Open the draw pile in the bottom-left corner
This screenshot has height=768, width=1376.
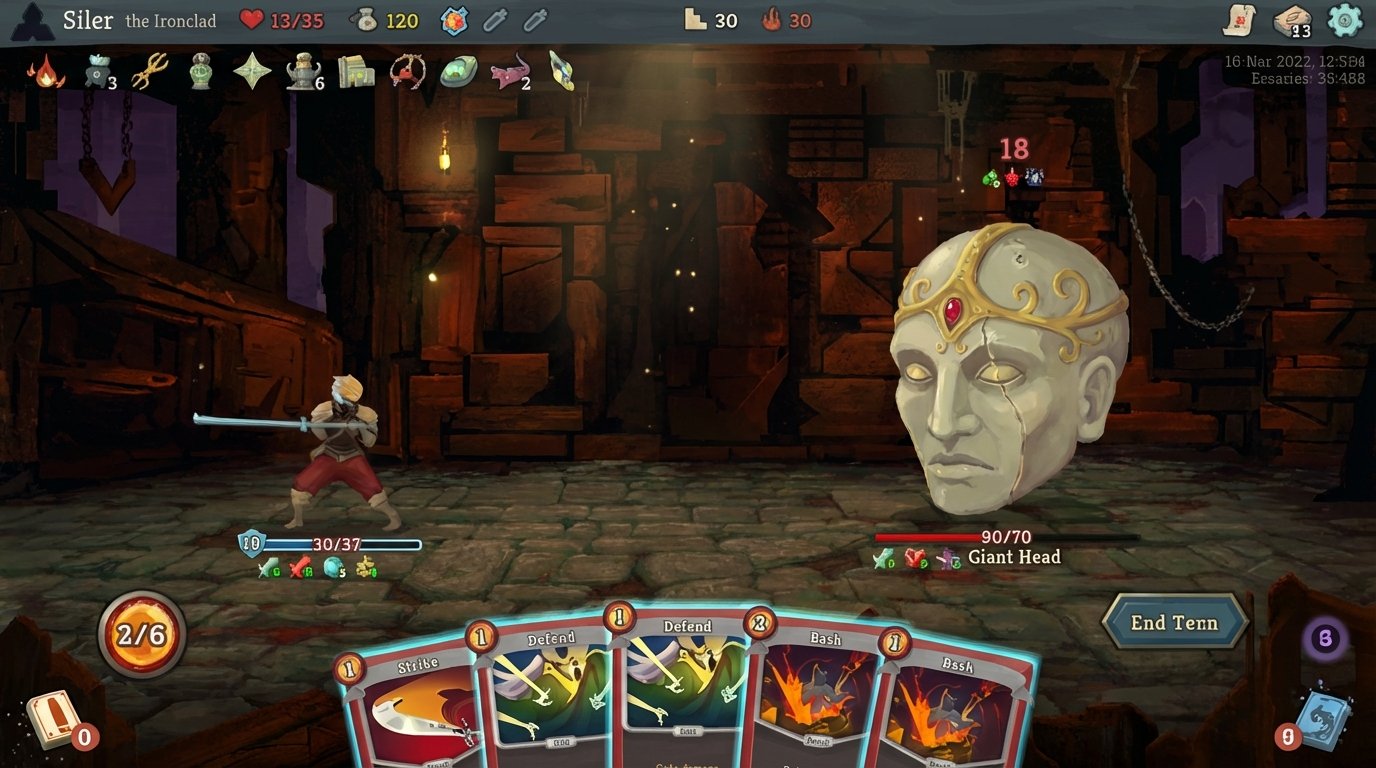[53, 720]
